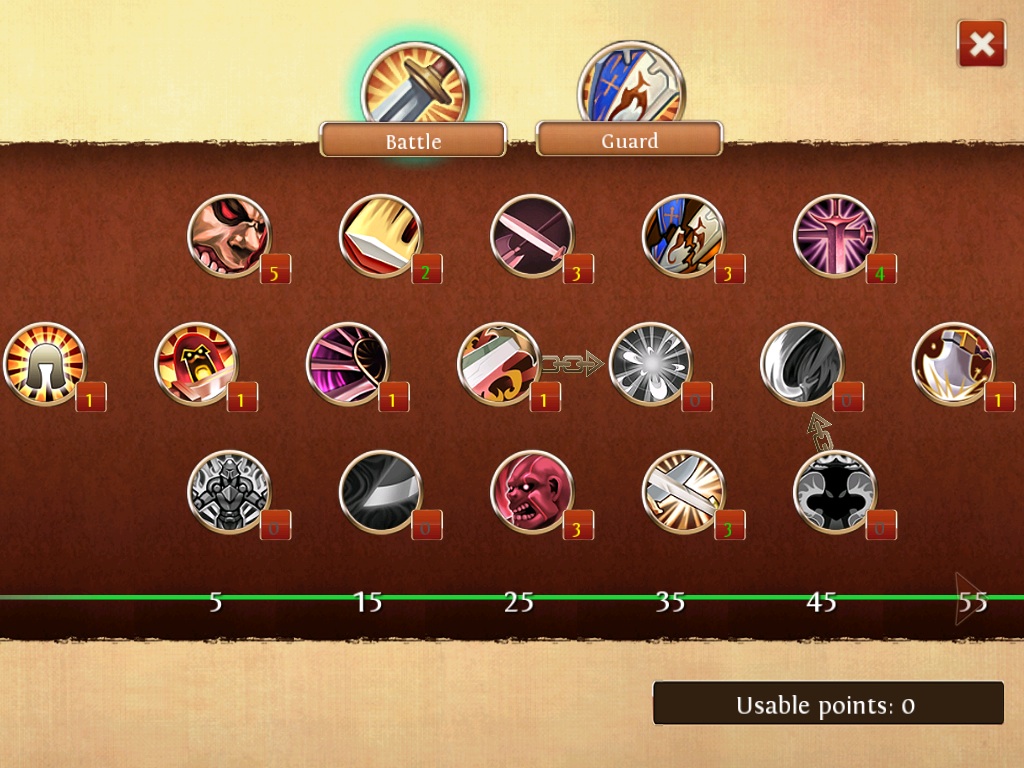Screen dimensions: 1024x768
Task: Select the red and green blade skill
Action: 499,364
